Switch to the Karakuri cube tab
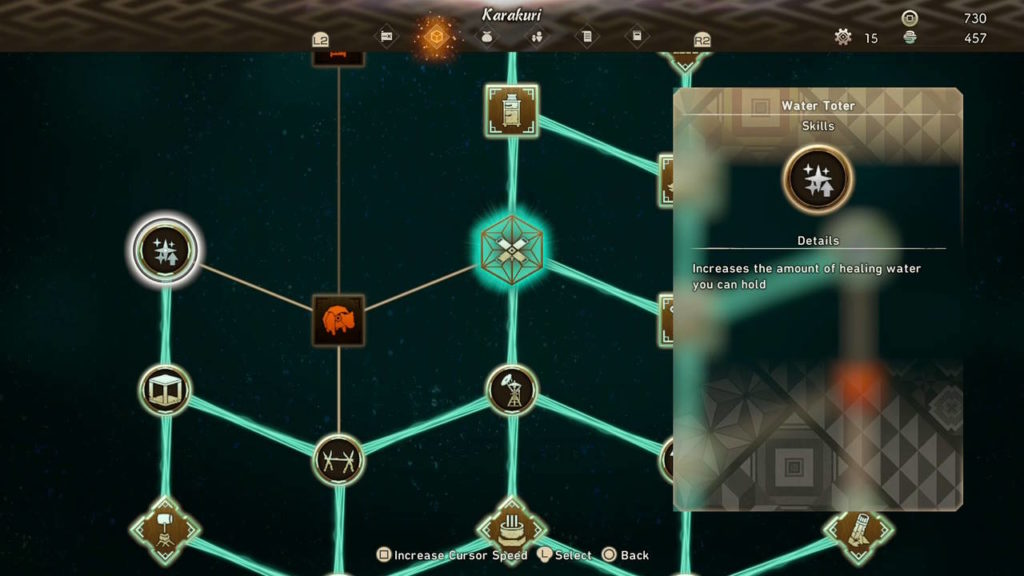The image size is (1024, 576). point(436,38)
